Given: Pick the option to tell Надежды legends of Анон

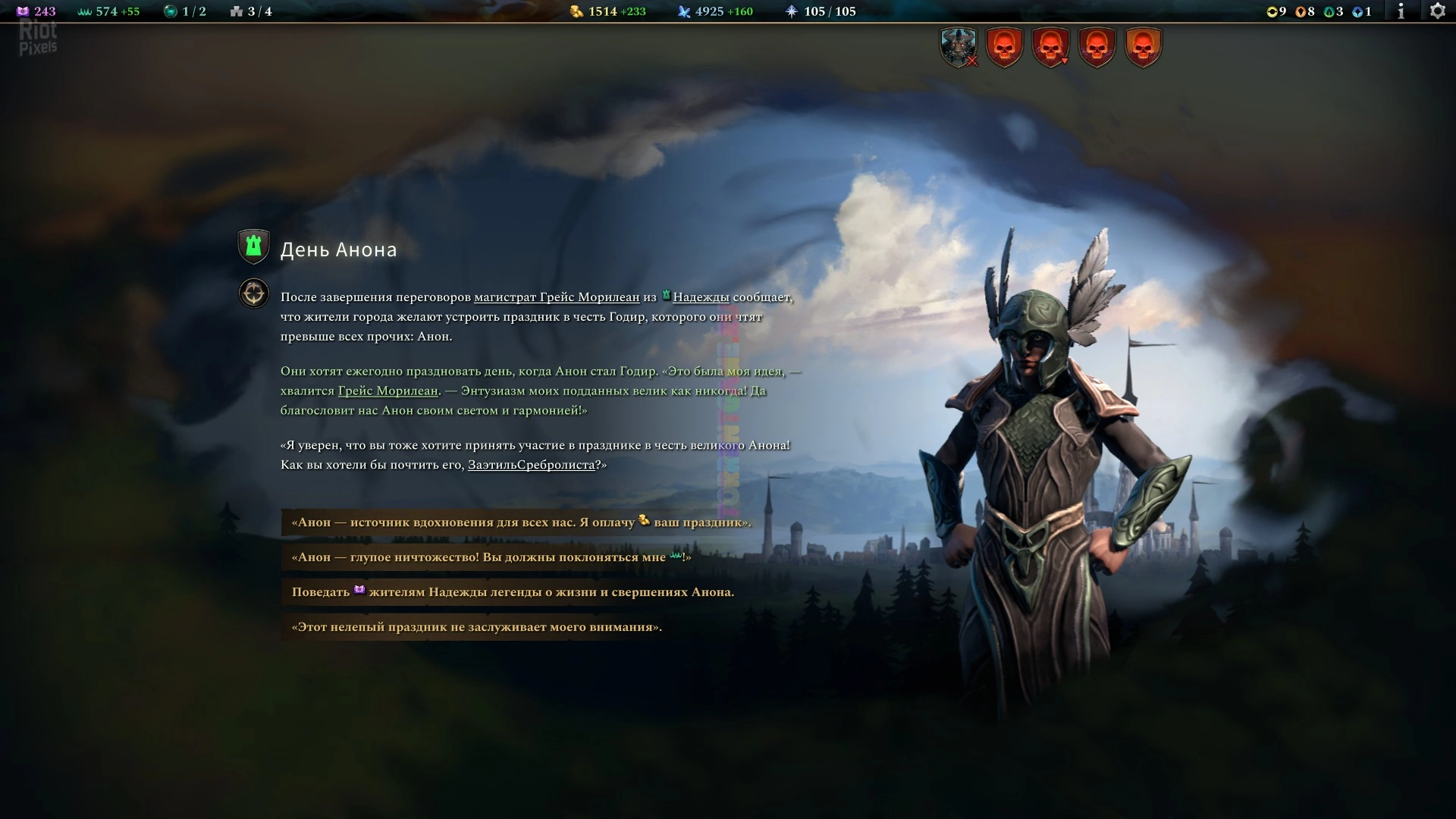Looking at the screenshot, I should click(513, 592).
